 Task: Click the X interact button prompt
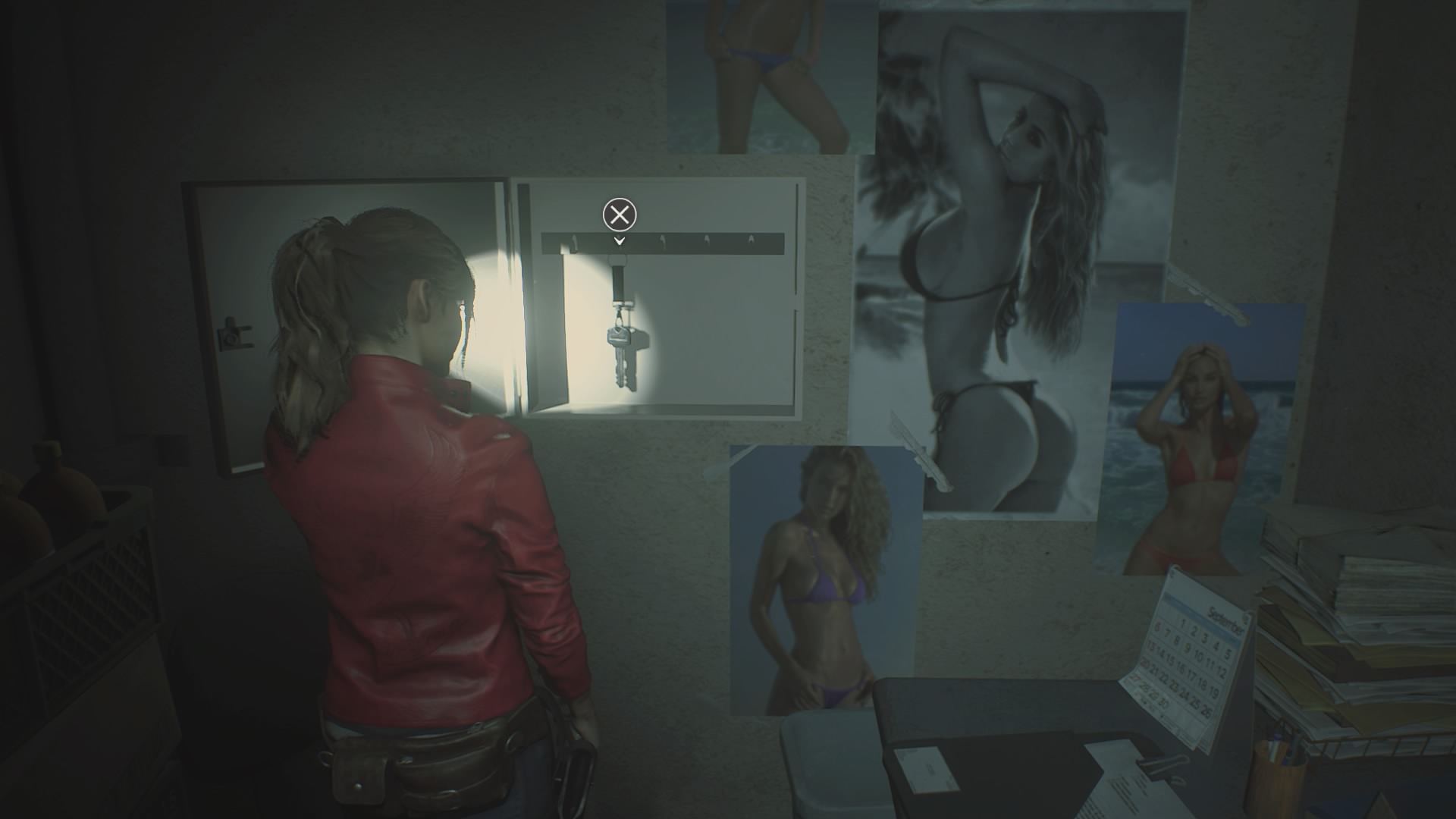click(x=620, y=215)
